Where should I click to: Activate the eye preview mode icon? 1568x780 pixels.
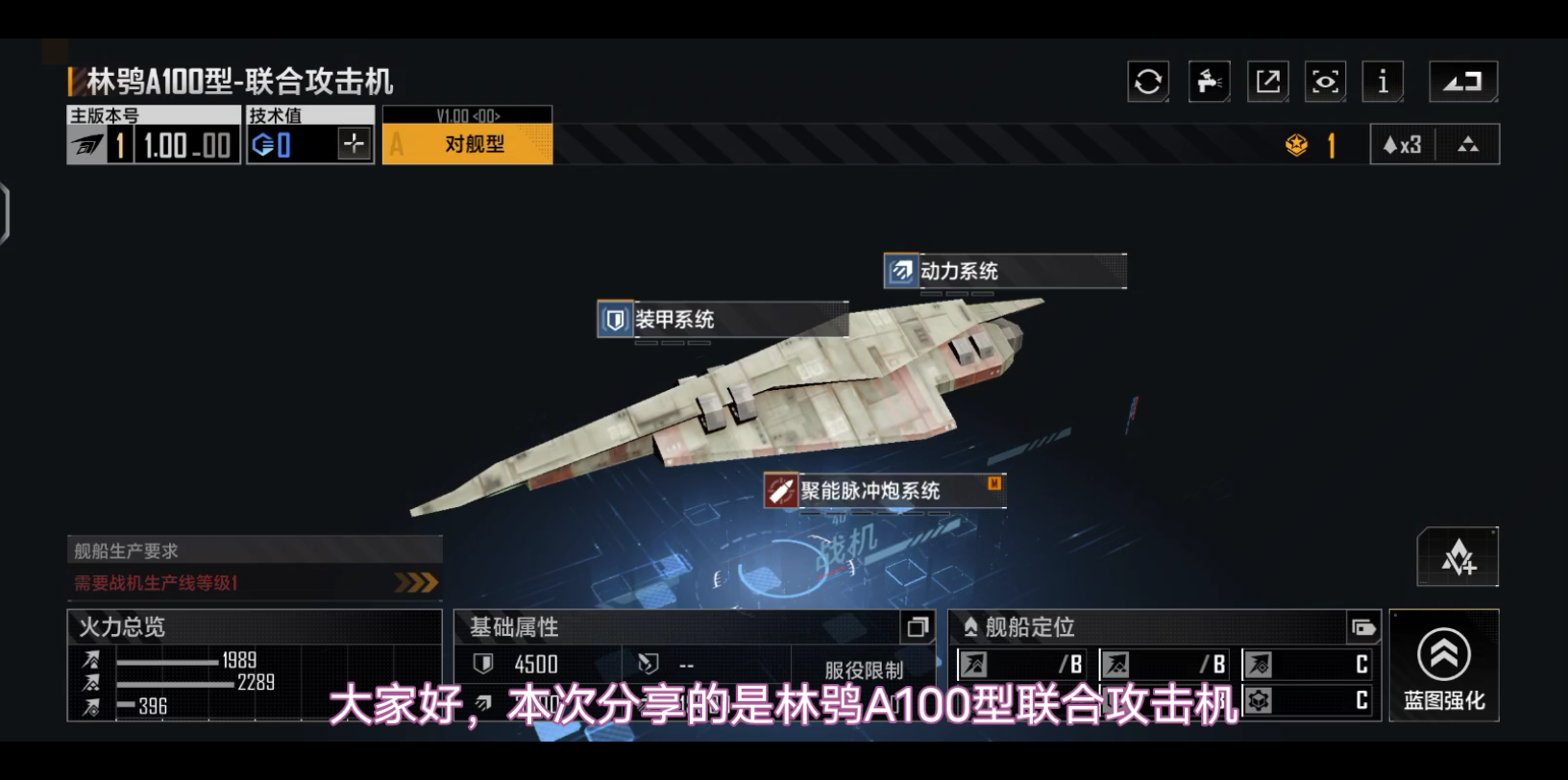tap(1325, 81)
